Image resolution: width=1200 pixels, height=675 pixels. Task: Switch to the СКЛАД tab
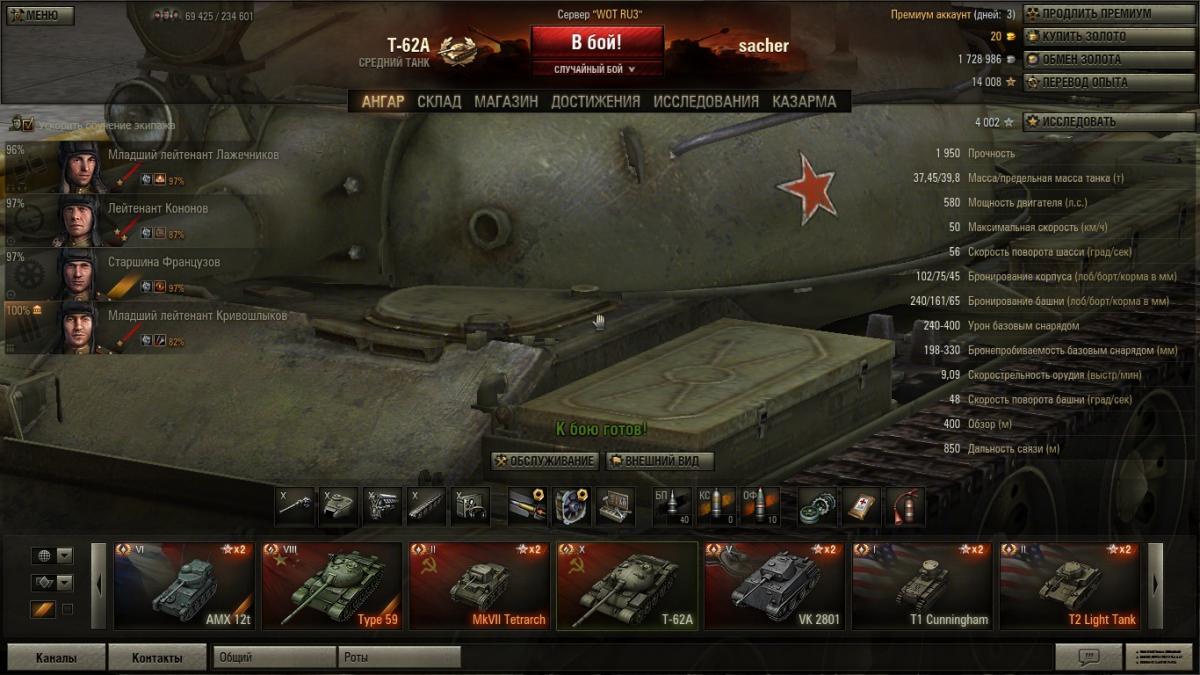[439, 101]
